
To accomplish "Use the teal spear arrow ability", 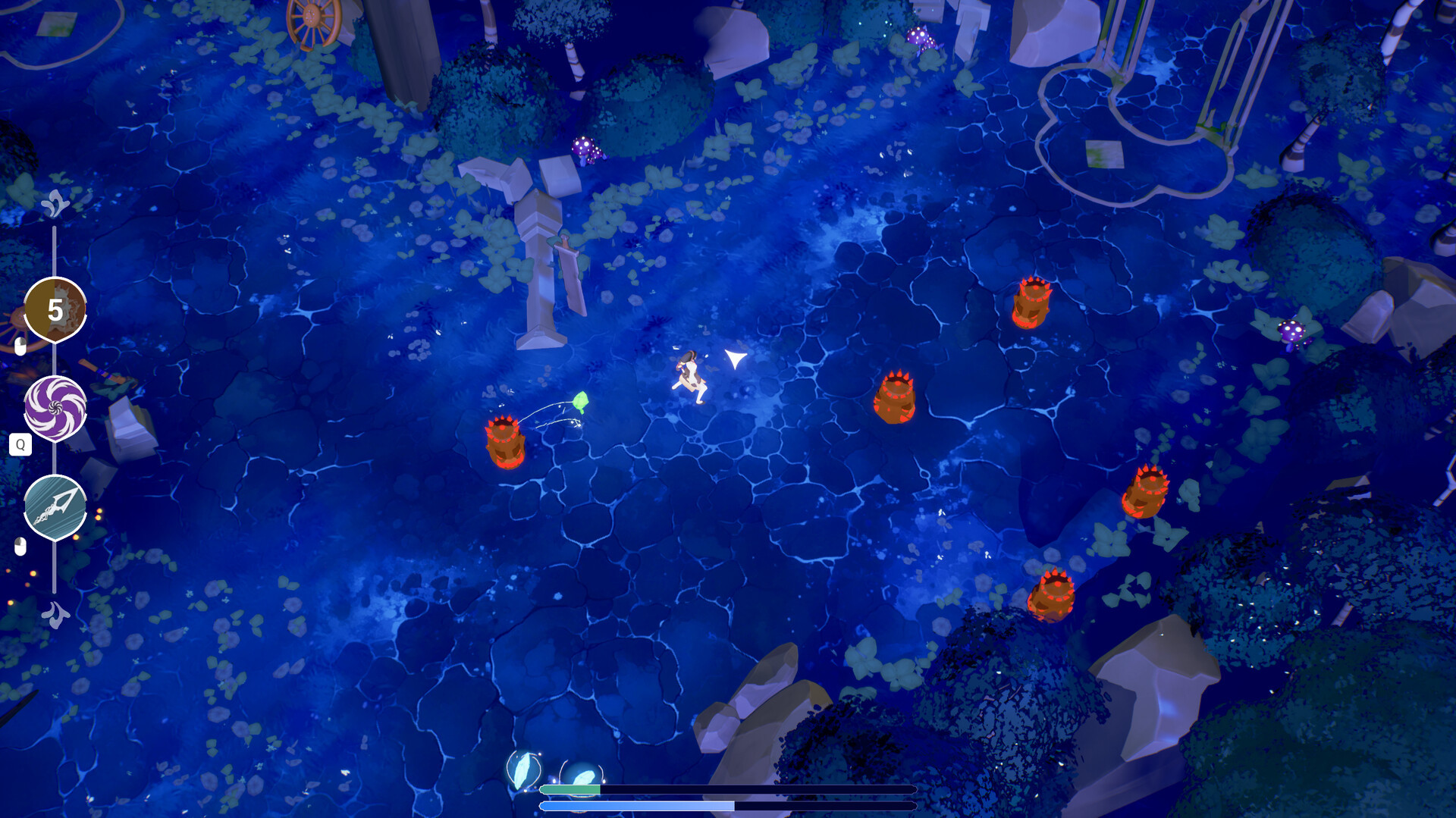I will 55,507.
